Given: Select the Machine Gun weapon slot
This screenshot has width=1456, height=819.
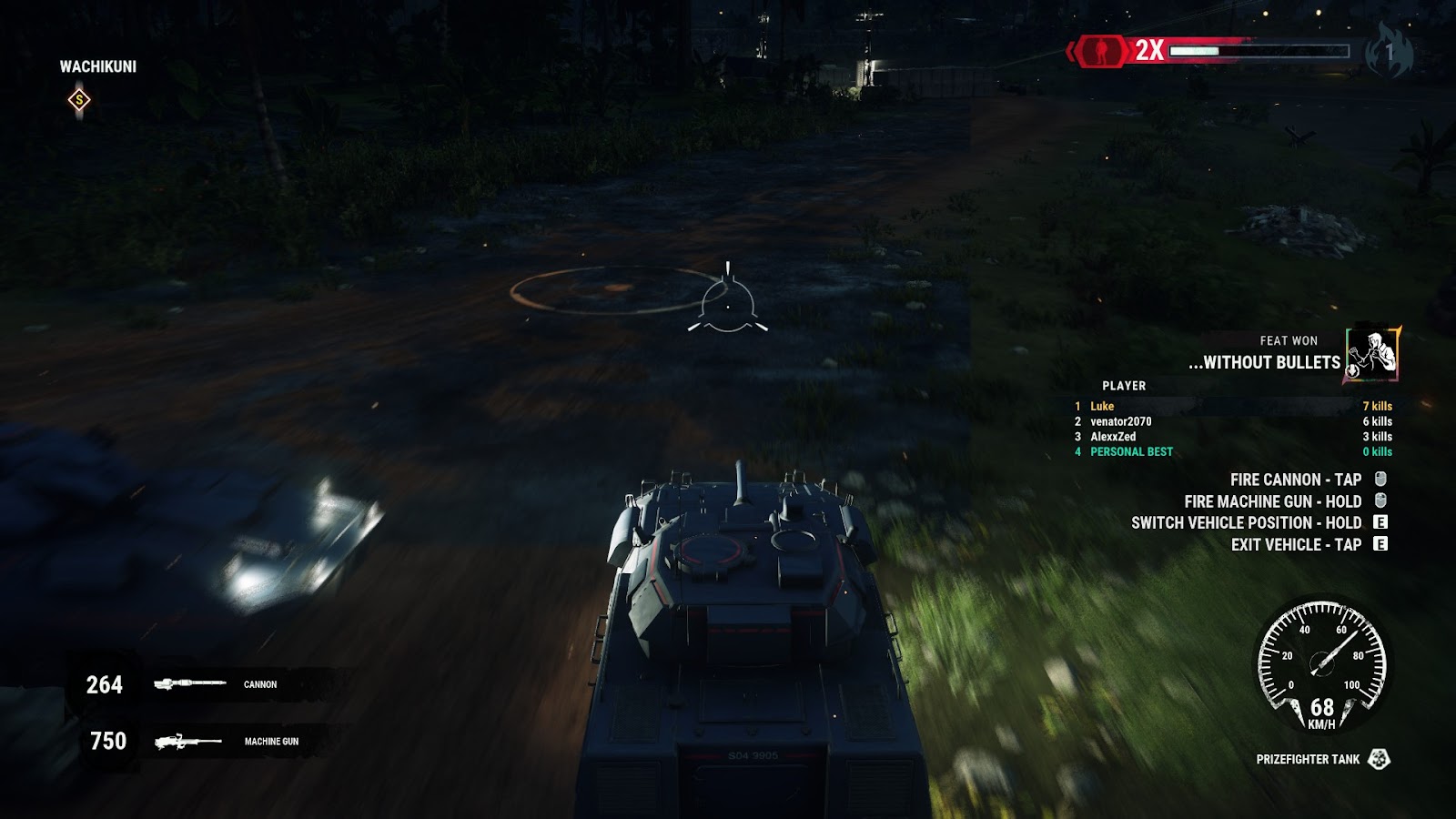Looking at the screenshot, I should 209,742.
